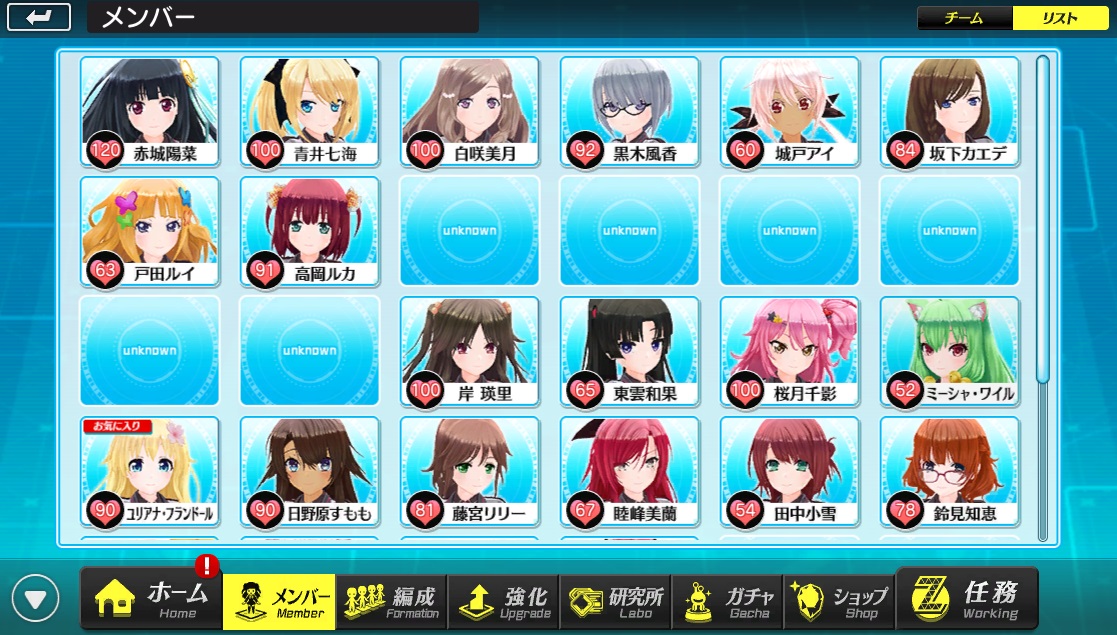
Task: Select 黒木風香 with glasses
Action: (x=629, y=112)
